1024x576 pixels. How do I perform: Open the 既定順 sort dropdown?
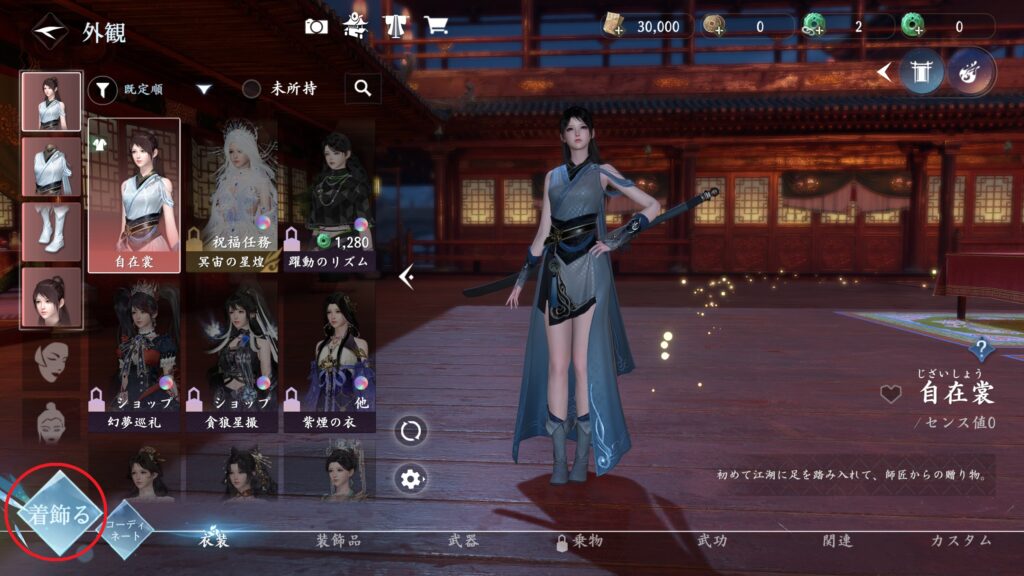[204, 89]
